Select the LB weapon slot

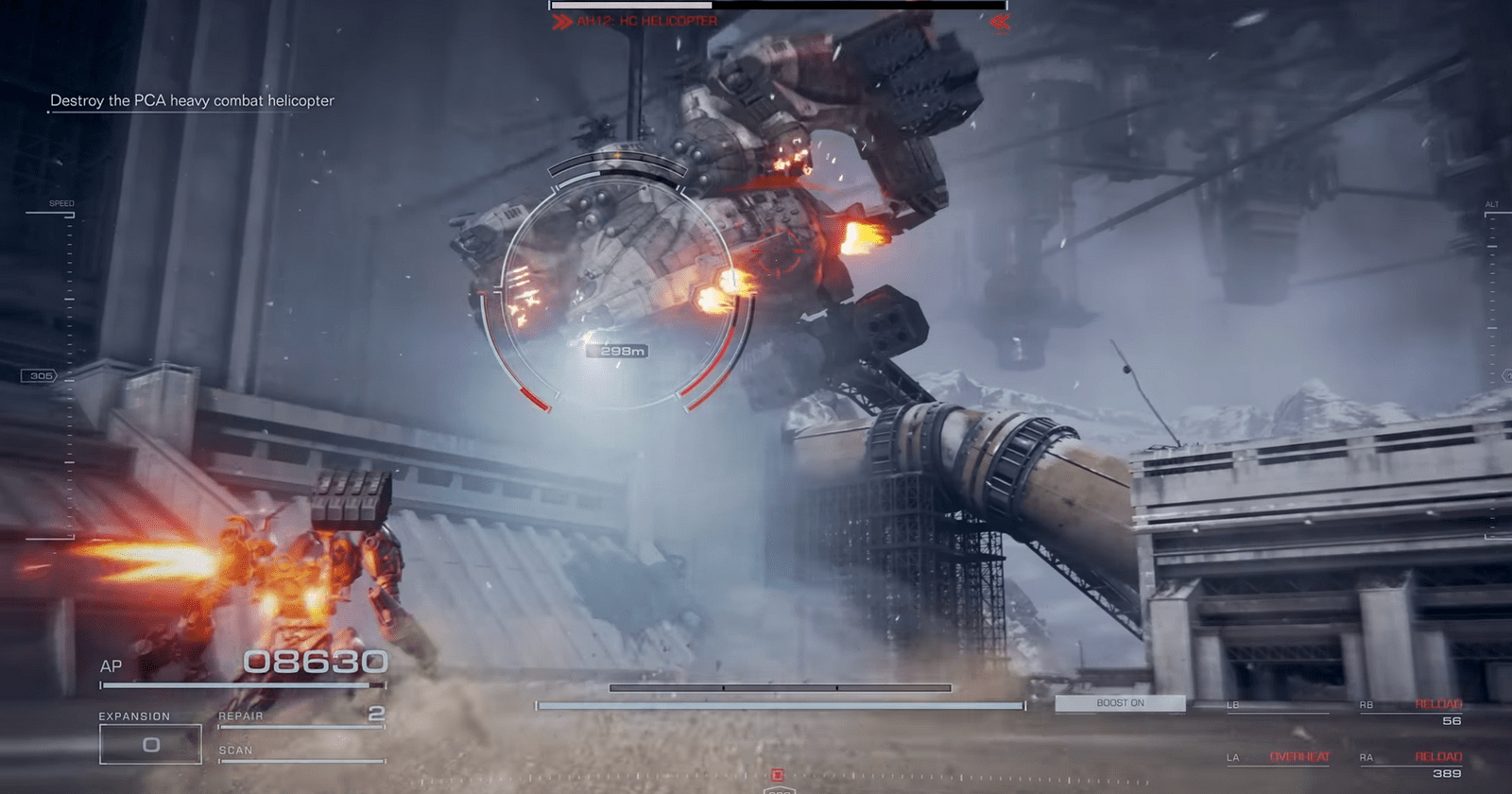coord(1279,706)
